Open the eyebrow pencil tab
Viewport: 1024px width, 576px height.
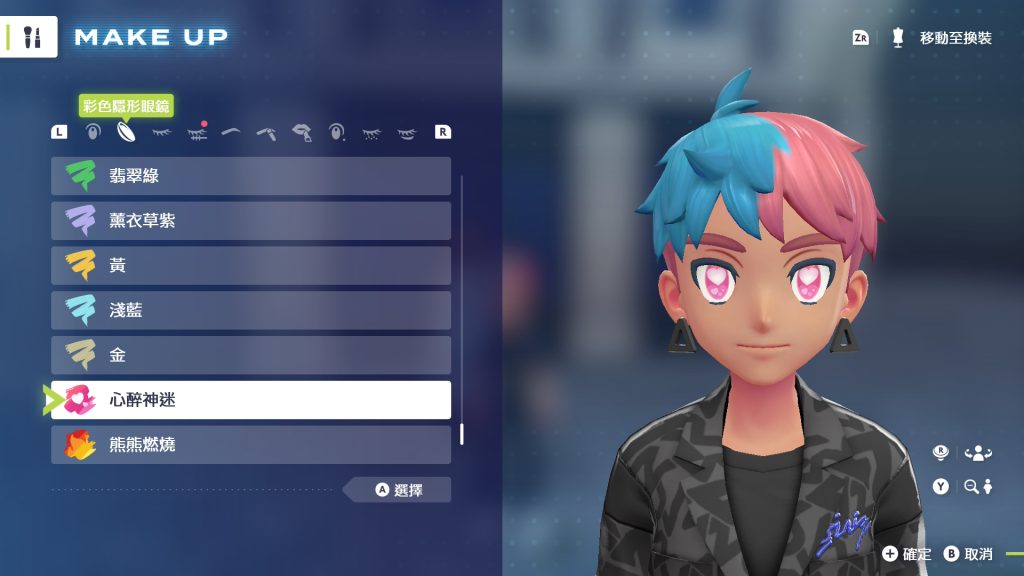pyautogui.click(x=266, y=131)
